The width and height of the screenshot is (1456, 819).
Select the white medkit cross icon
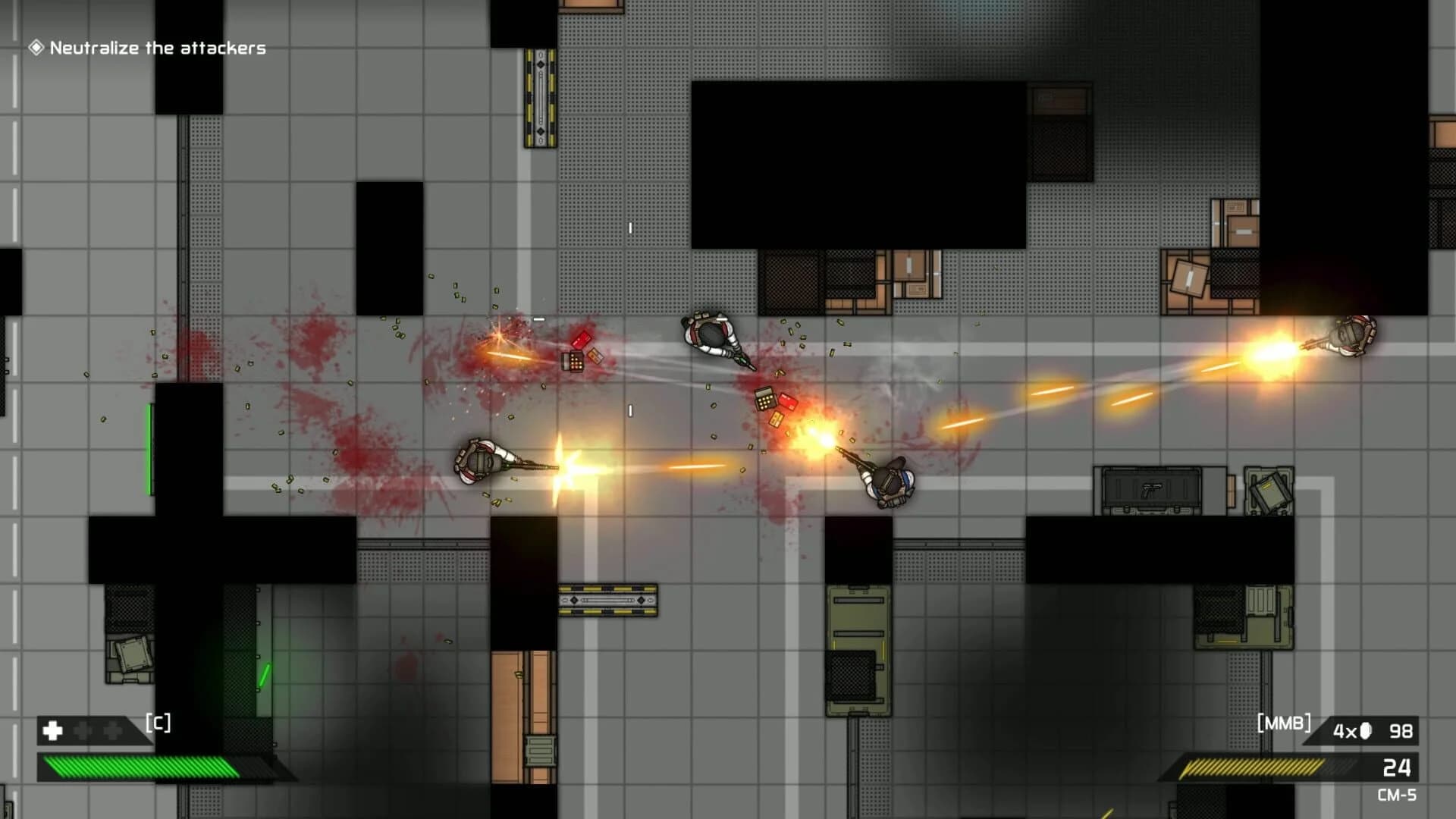point(52,731)
